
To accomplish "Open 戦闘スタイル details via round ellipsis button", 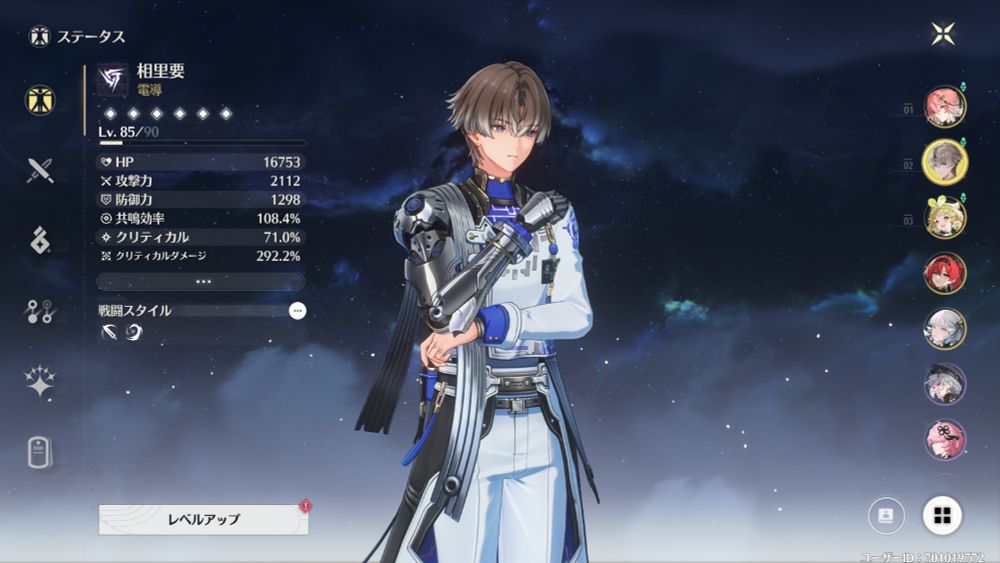I will point(297,311).
